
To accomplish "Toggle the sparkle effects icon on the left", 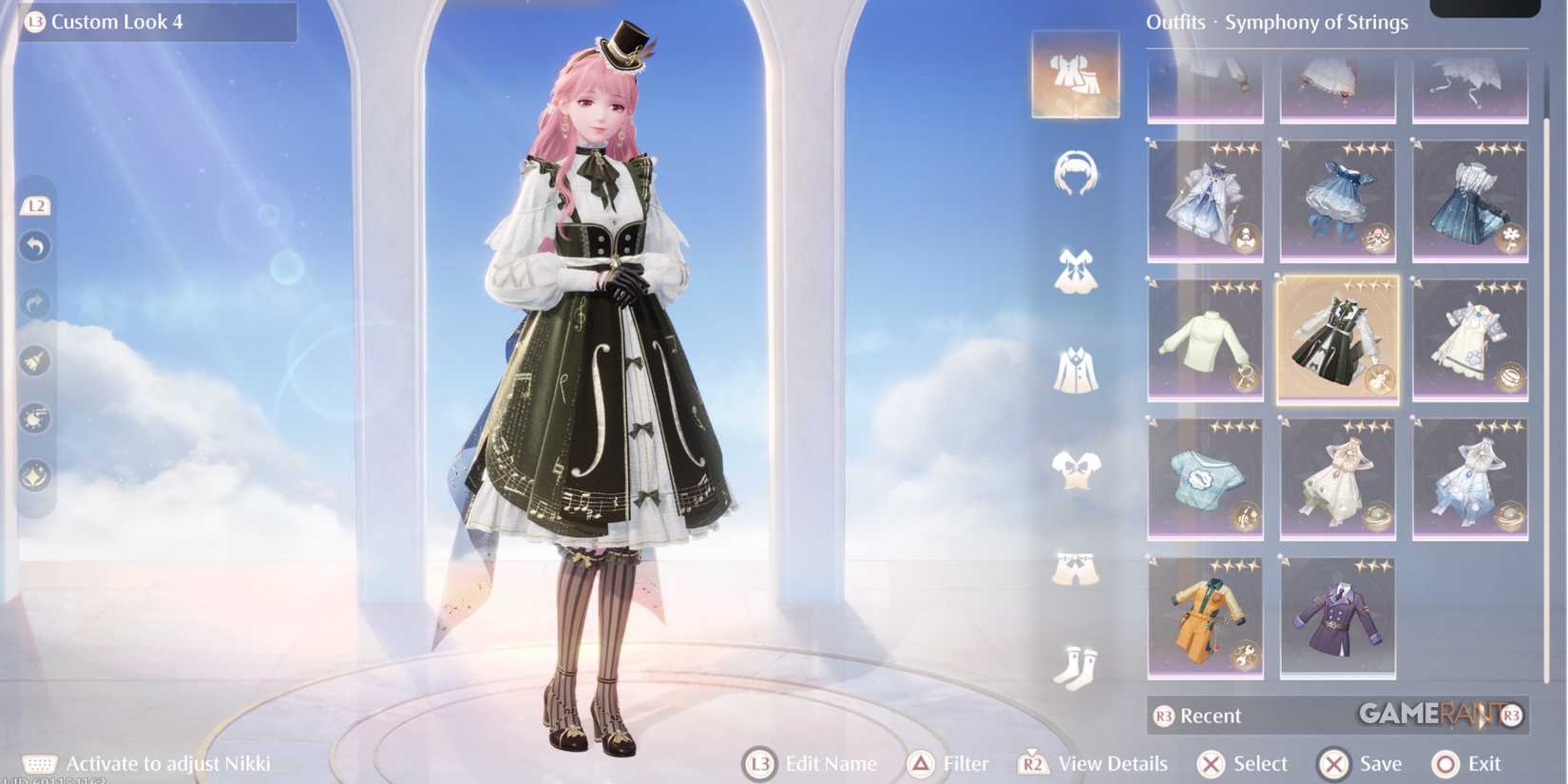I will click(x=36, y=475).
